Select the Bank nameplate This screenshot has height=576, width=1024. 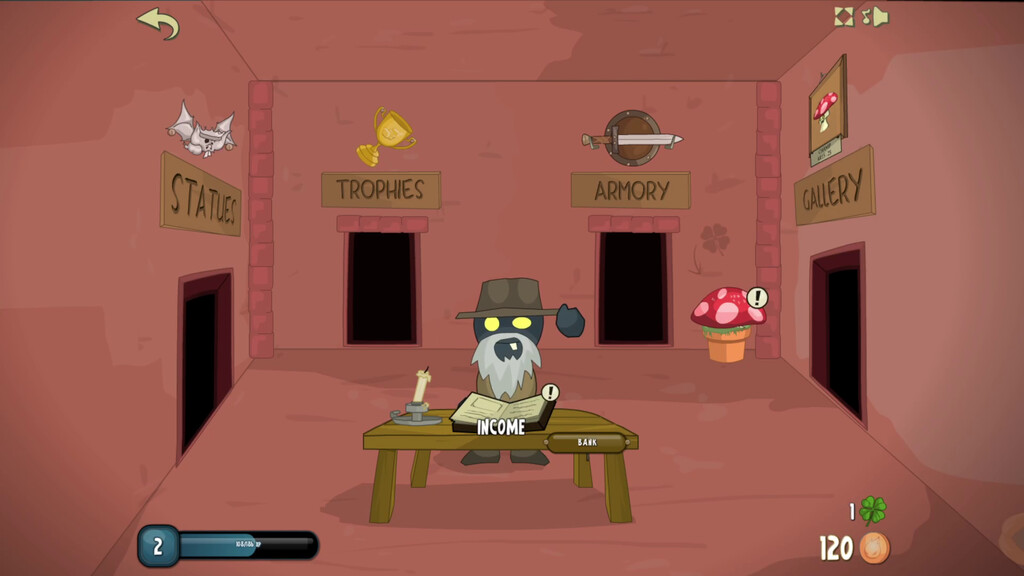pos(587,442)
